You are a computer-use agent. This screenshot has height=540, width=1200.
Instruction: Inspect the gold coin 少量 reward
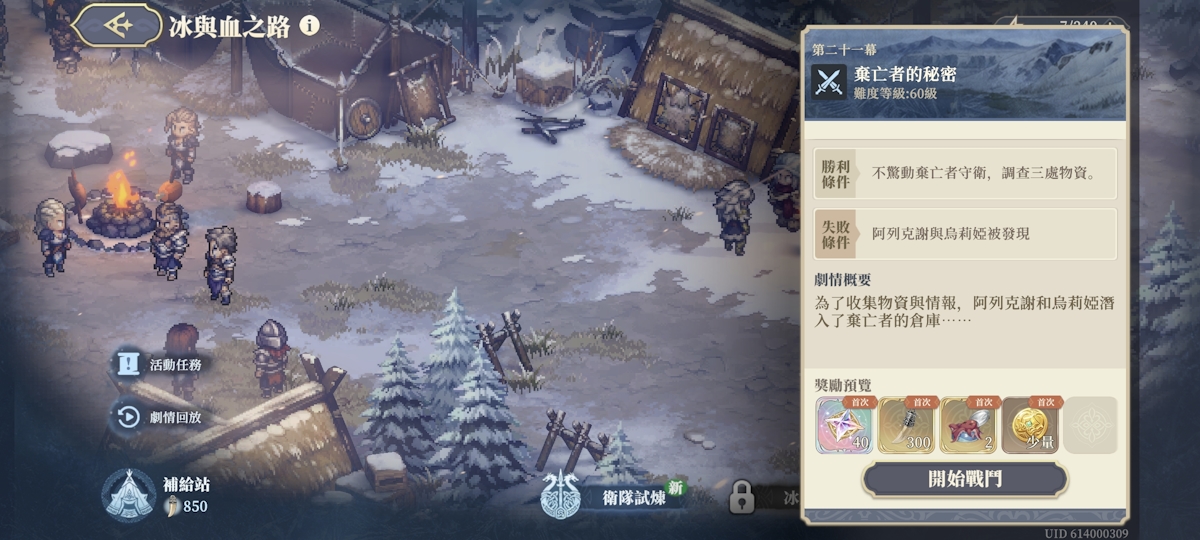(x=1030, y=426)
